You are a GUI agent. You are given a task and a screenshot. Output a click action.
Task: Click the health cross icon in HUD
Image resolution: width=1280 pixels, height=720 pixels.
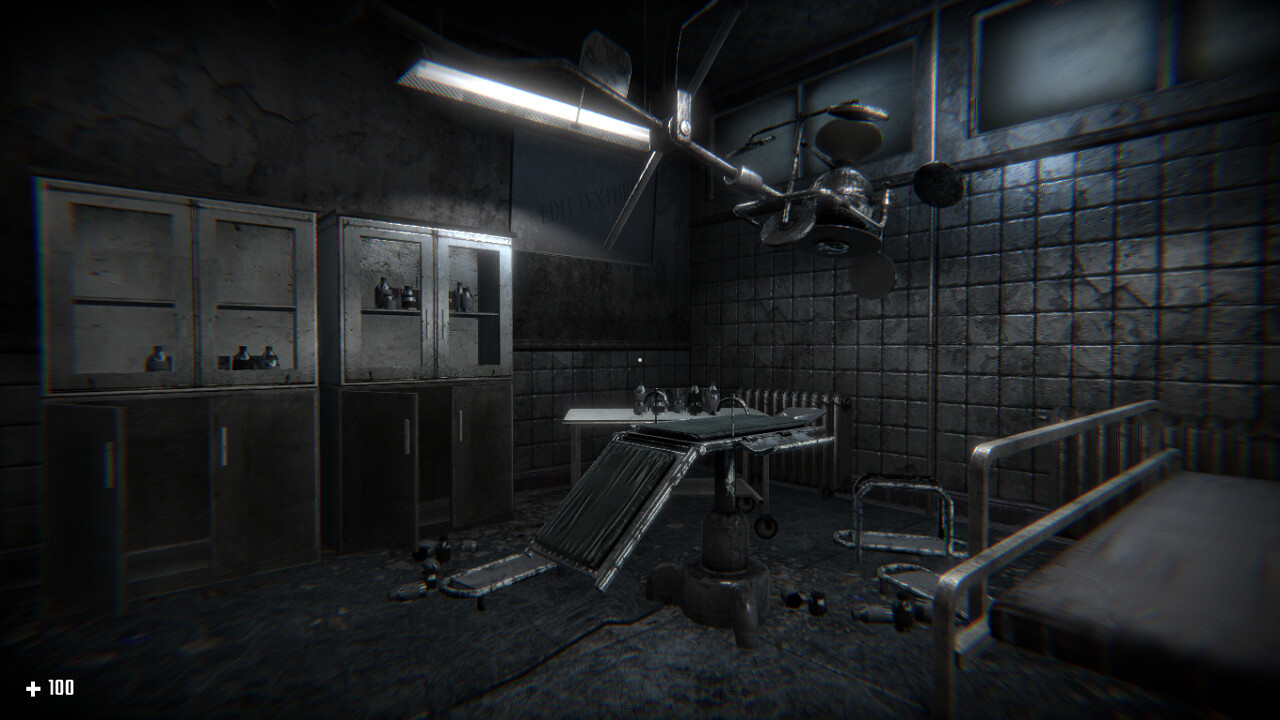point(34,688)
